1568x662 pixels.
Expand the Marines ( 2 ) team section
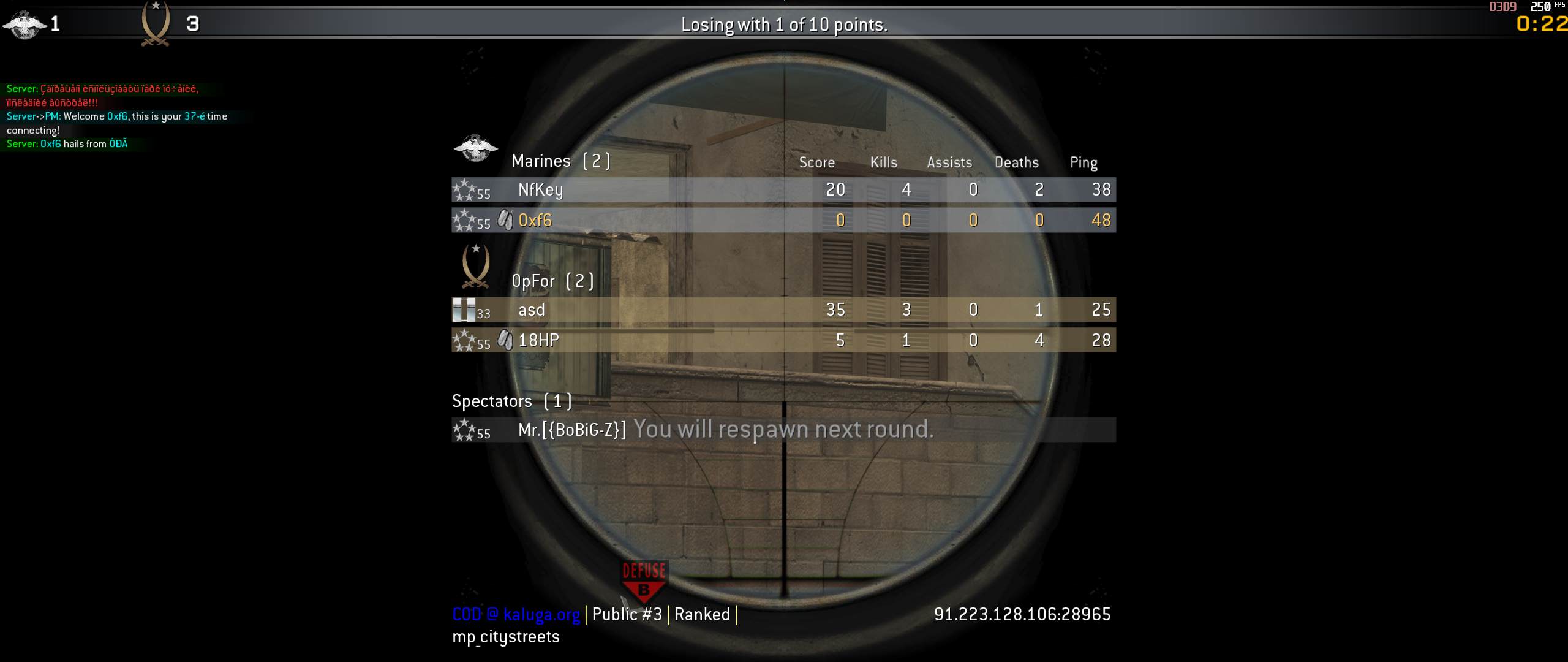click(560, 160)
